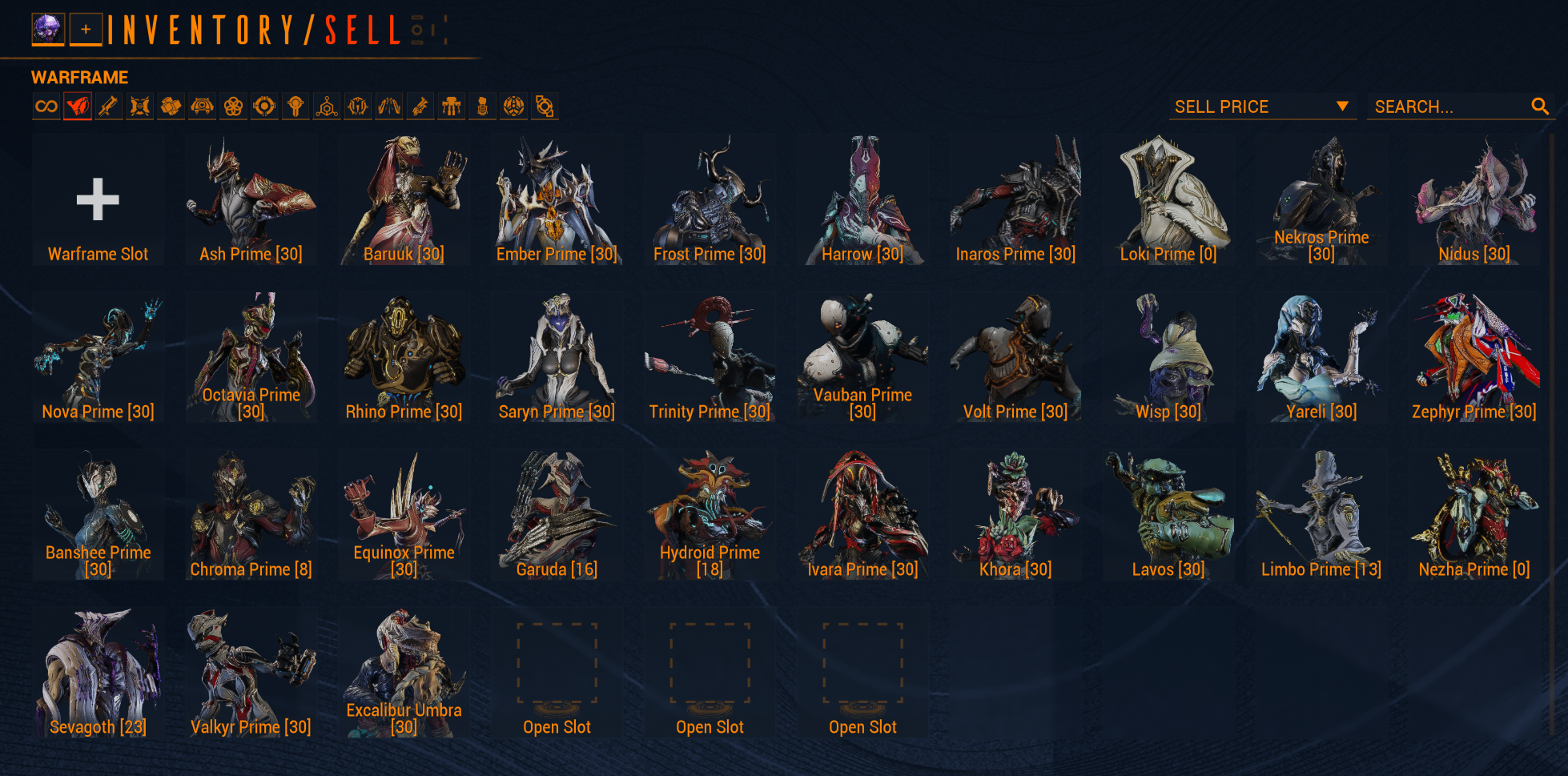1568x776 pixels.
Task: Select Khora from the grid
Action: pyautogui.click(x=1015, y=515)
